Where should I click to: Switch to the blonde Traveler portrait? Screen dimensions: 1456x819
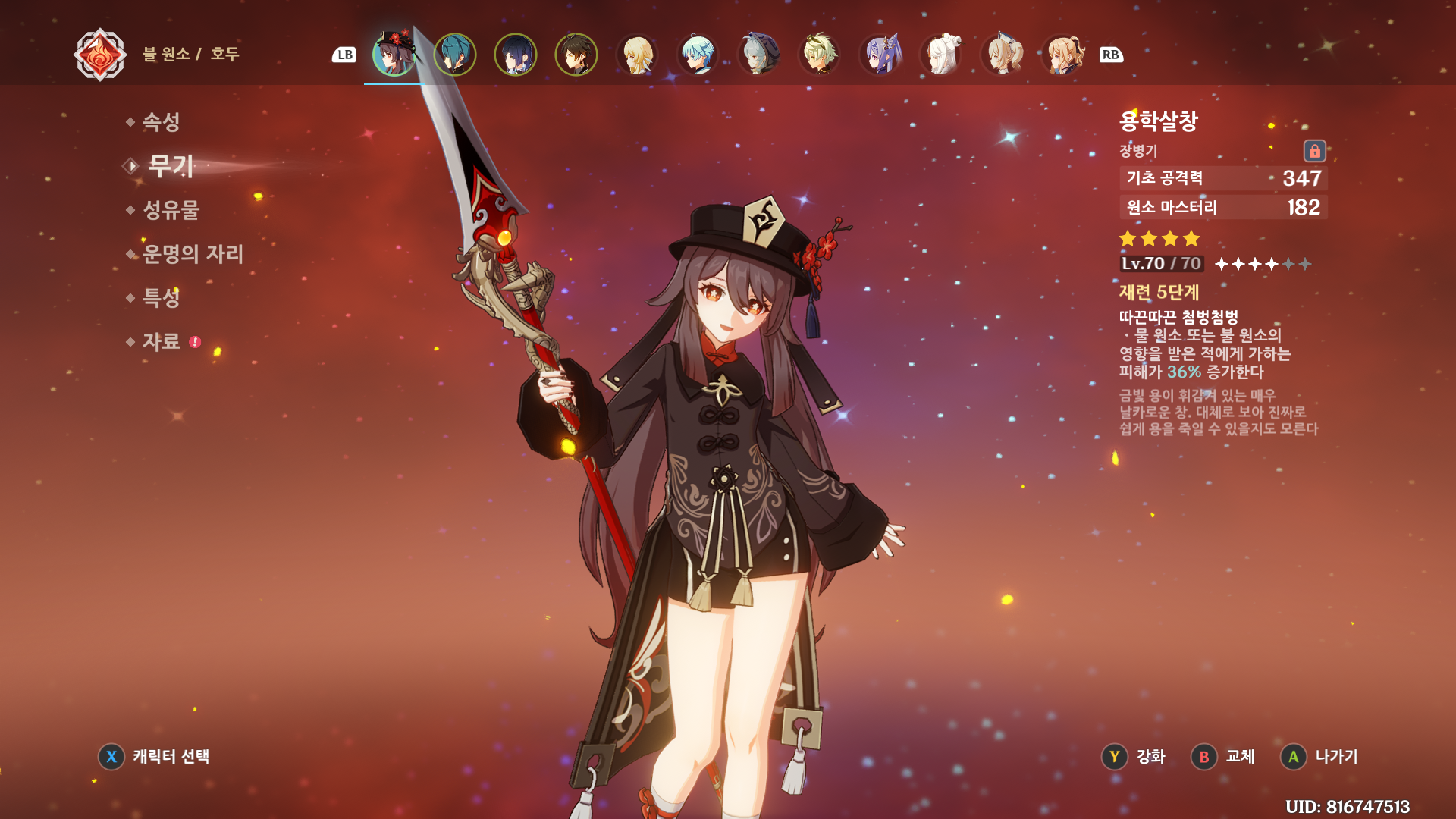tap(637, 55)
